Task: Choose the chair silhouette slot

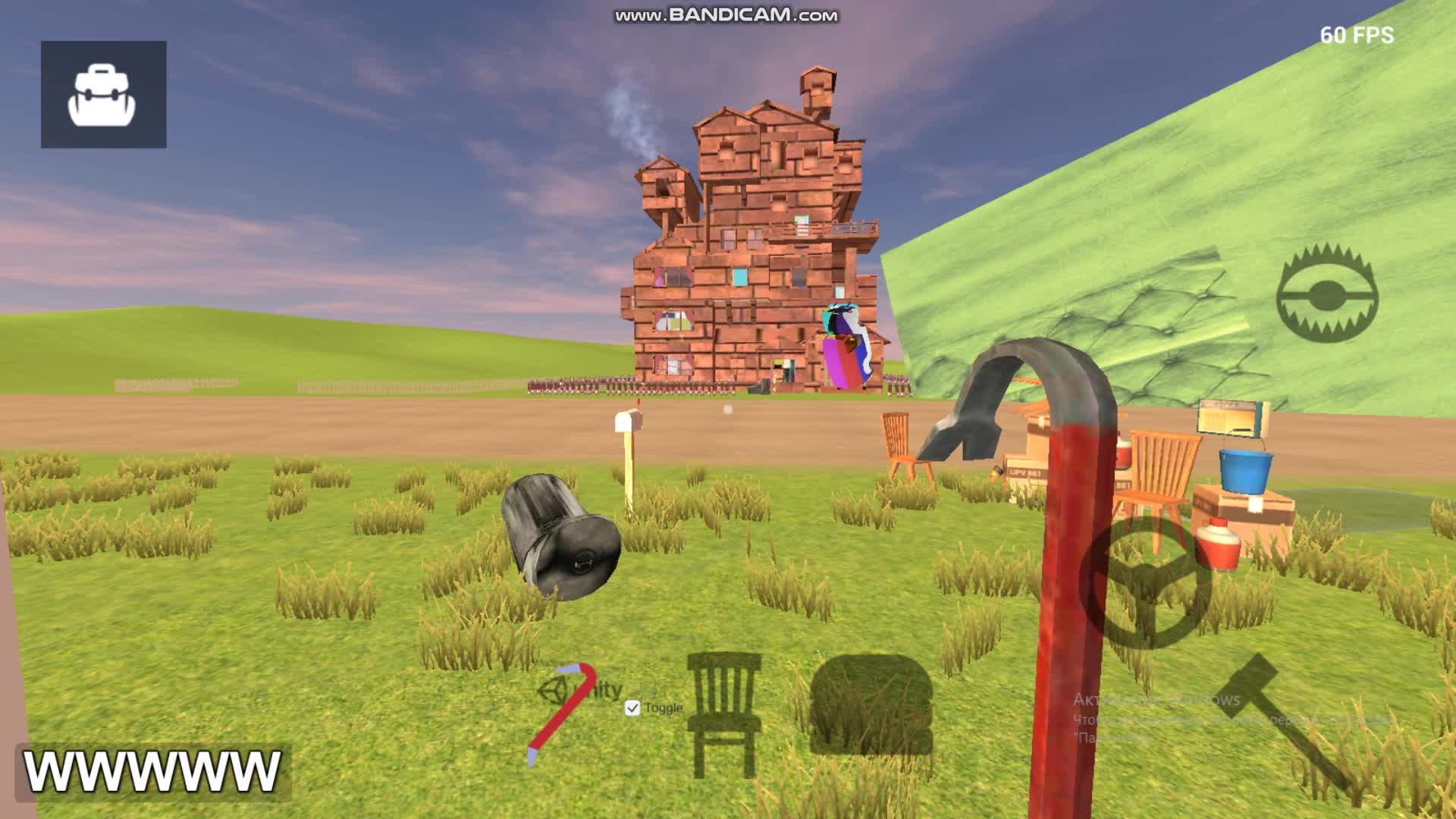Action: (x=724, y=713)
